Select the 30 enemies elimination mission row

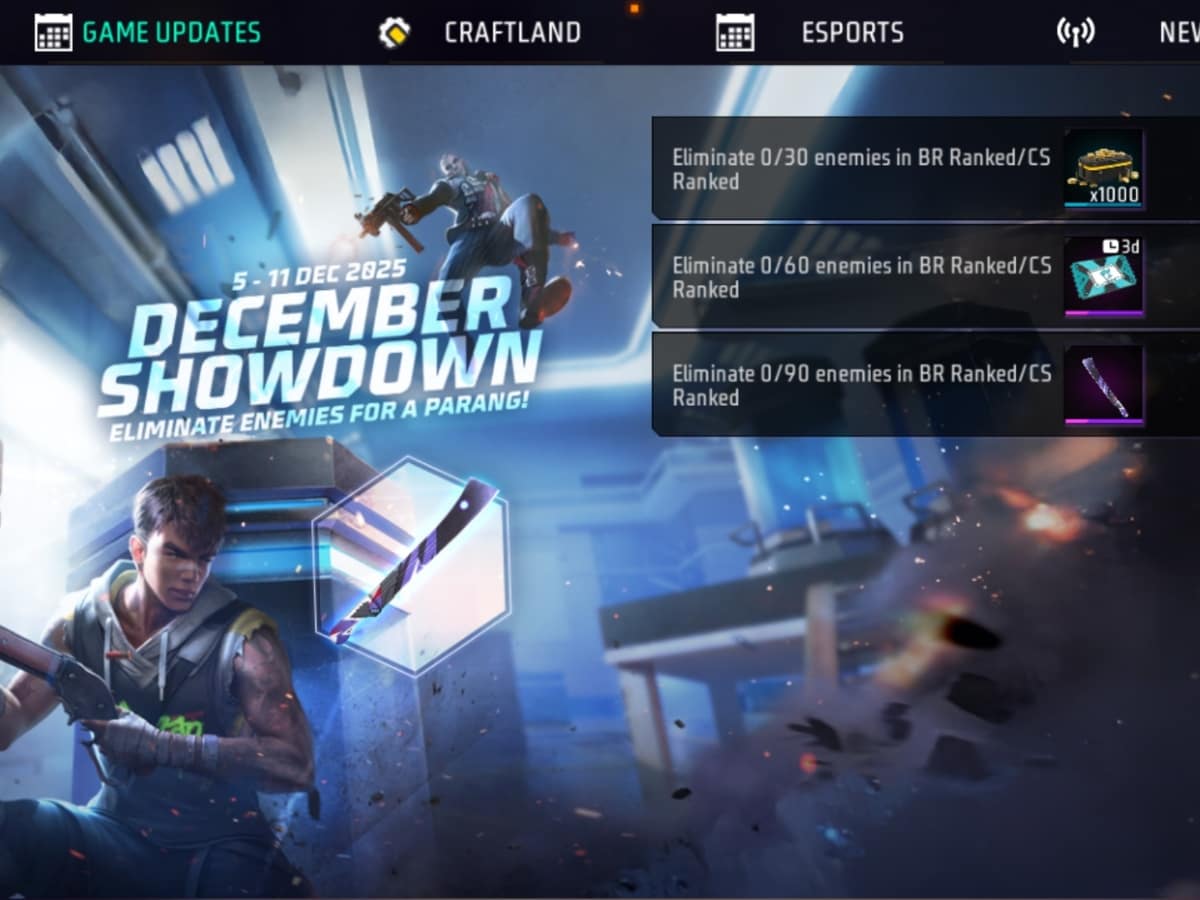click(x=860, y=169)
